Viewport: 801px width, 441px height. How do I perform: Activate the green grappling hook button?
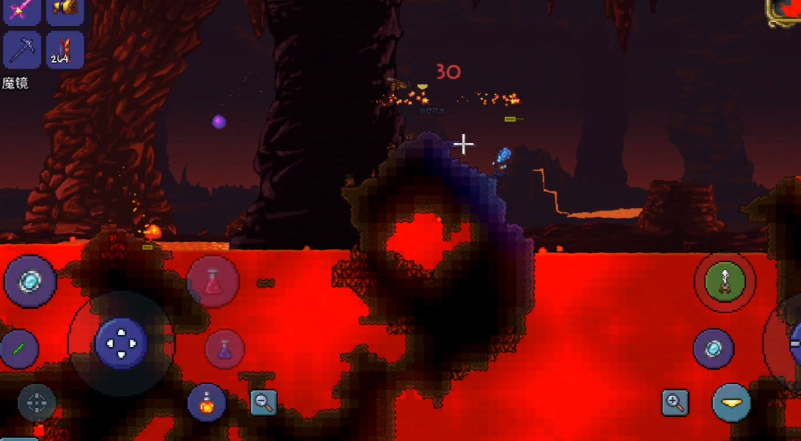[725, 281]
